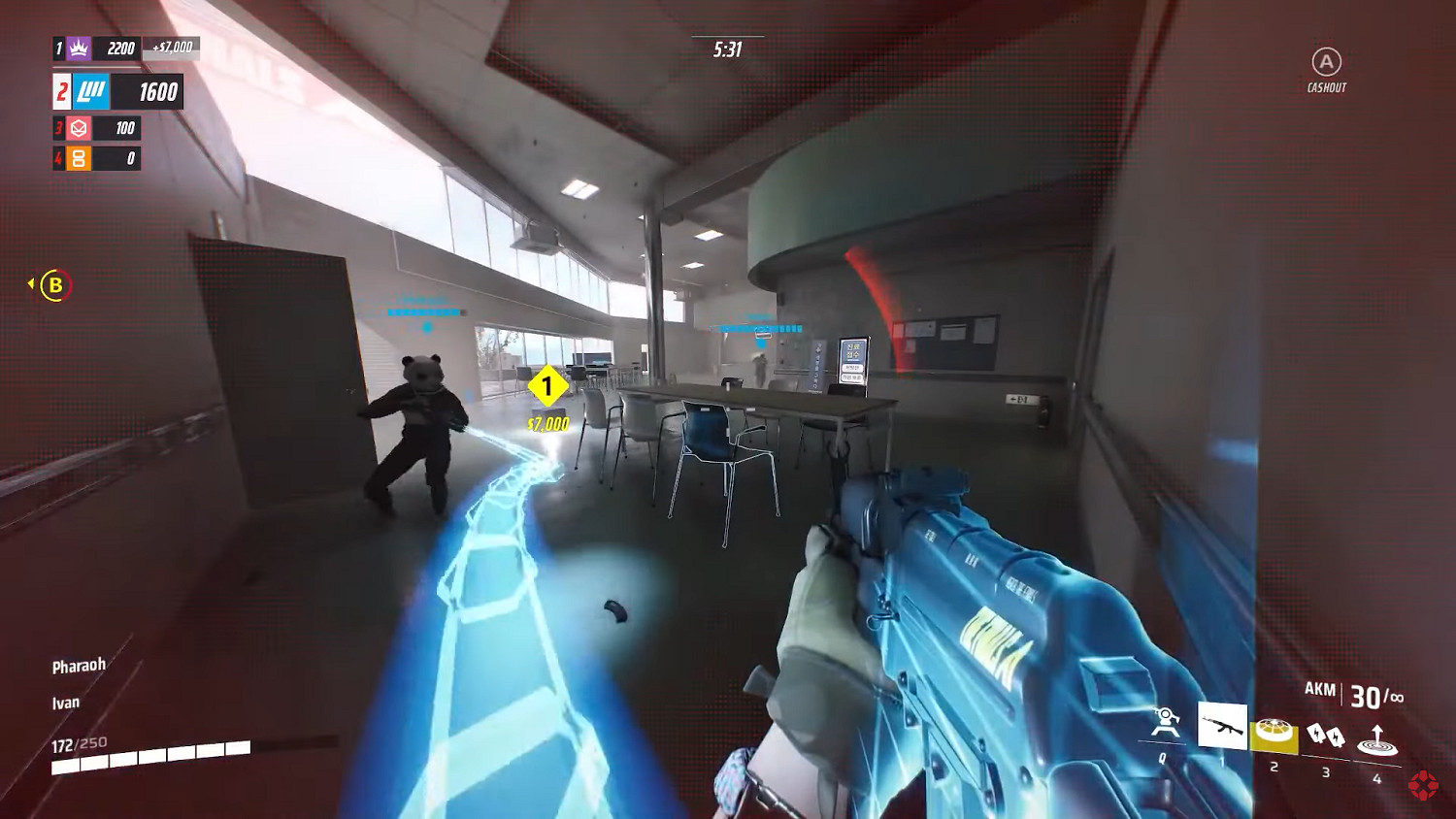The image size is (1456, 819).
Task: Click the yellow B objective marker
Action: 55,285
